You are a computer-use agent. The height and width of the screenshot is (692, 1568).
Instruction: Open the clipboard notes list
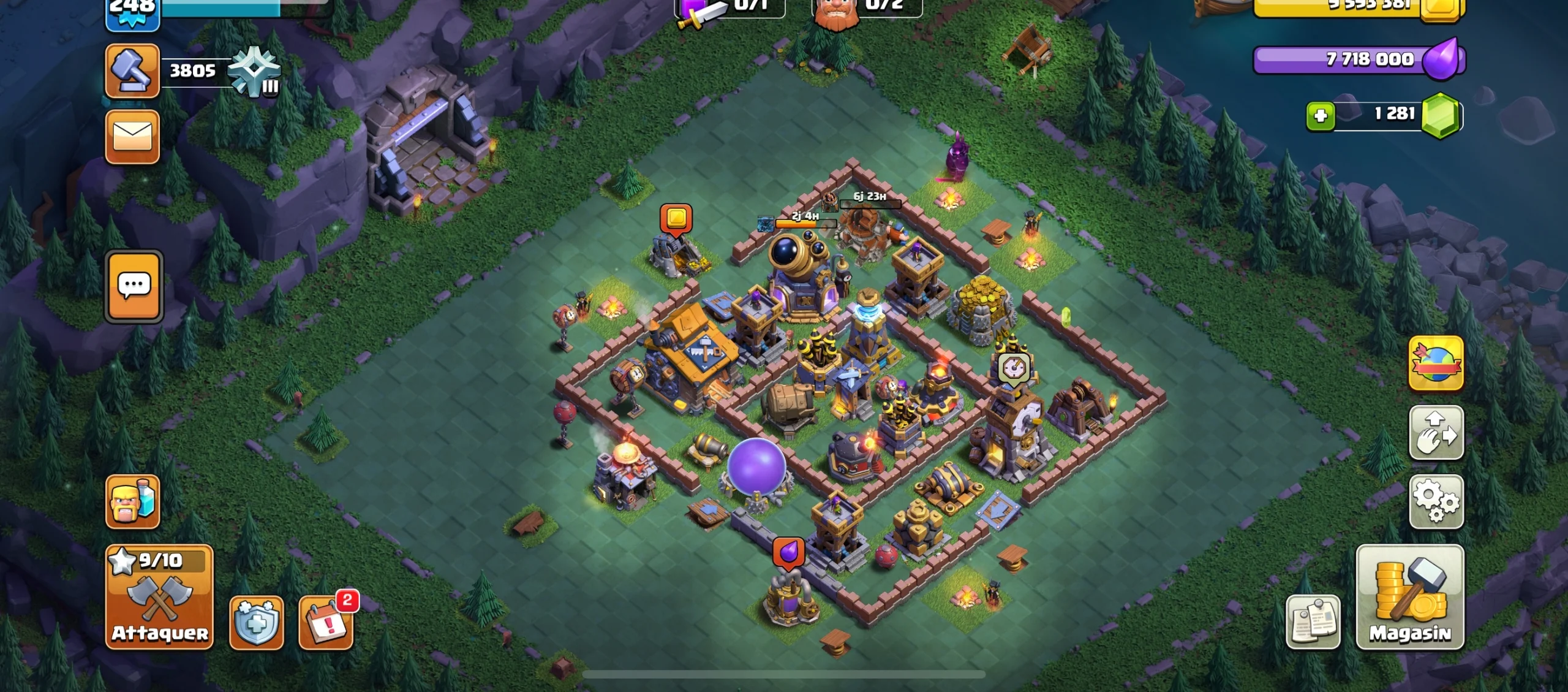click(1313, 622)
